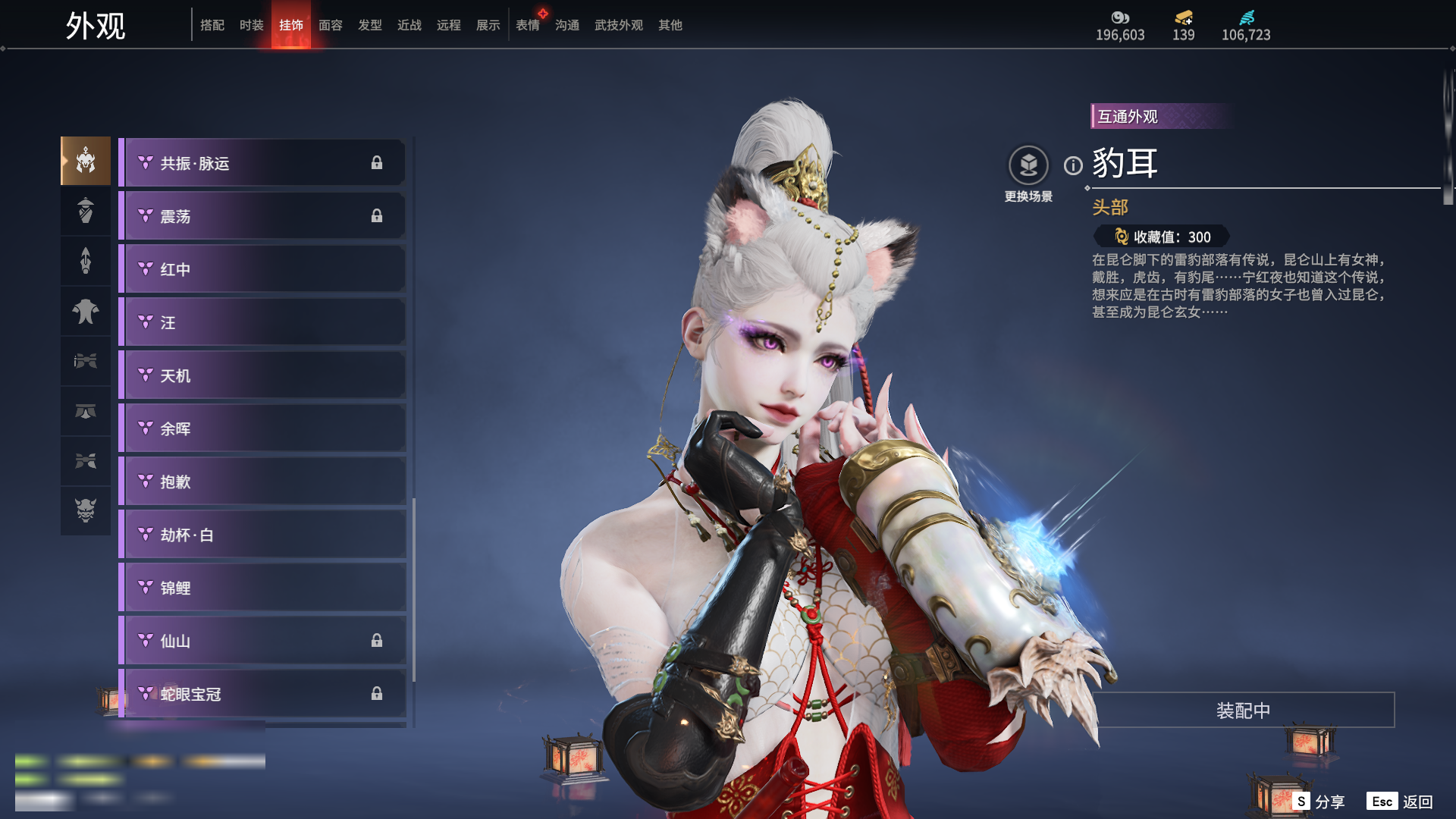
Task: Select the 面容 tab
Action: click(330, 25)
